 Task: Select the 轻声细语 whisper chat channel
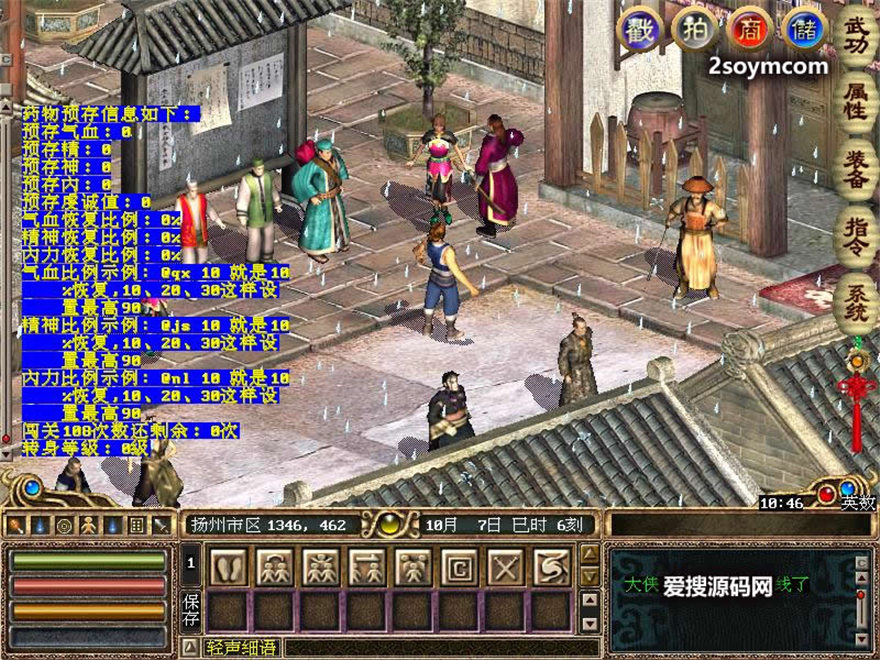(x=241, y=647)
